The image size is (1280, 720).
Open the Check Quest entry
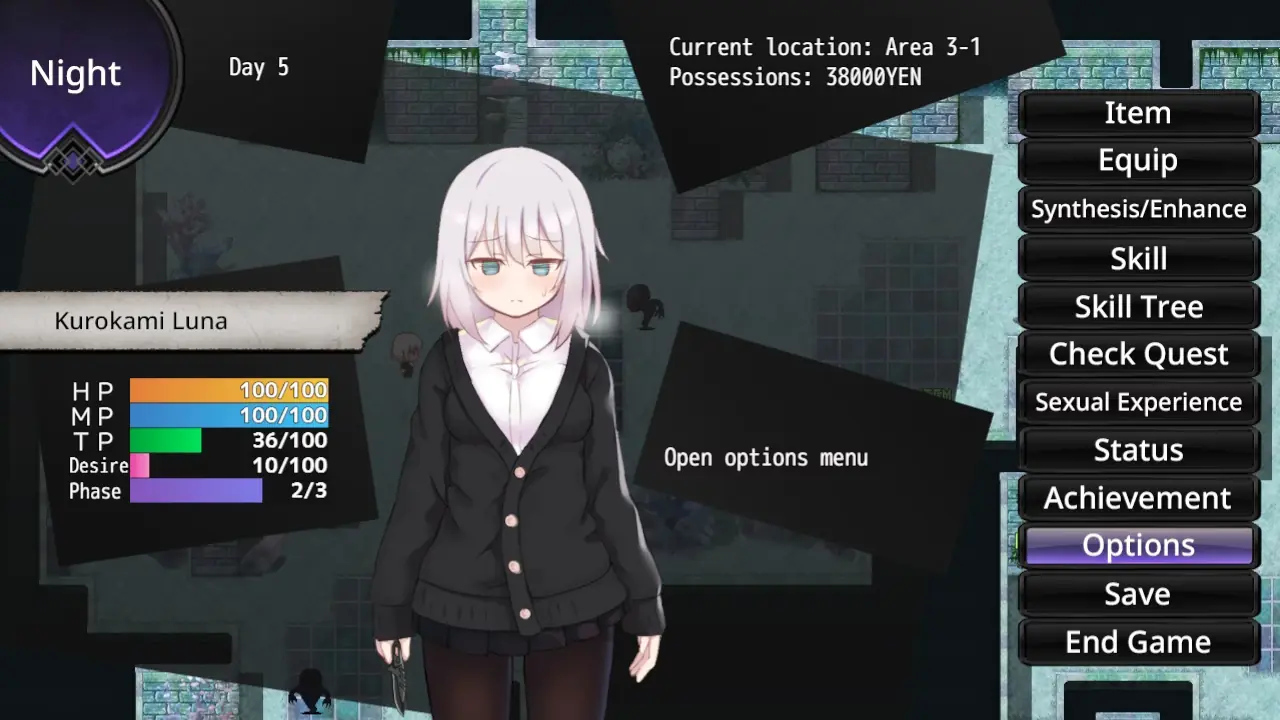(x=1138, y=354)
